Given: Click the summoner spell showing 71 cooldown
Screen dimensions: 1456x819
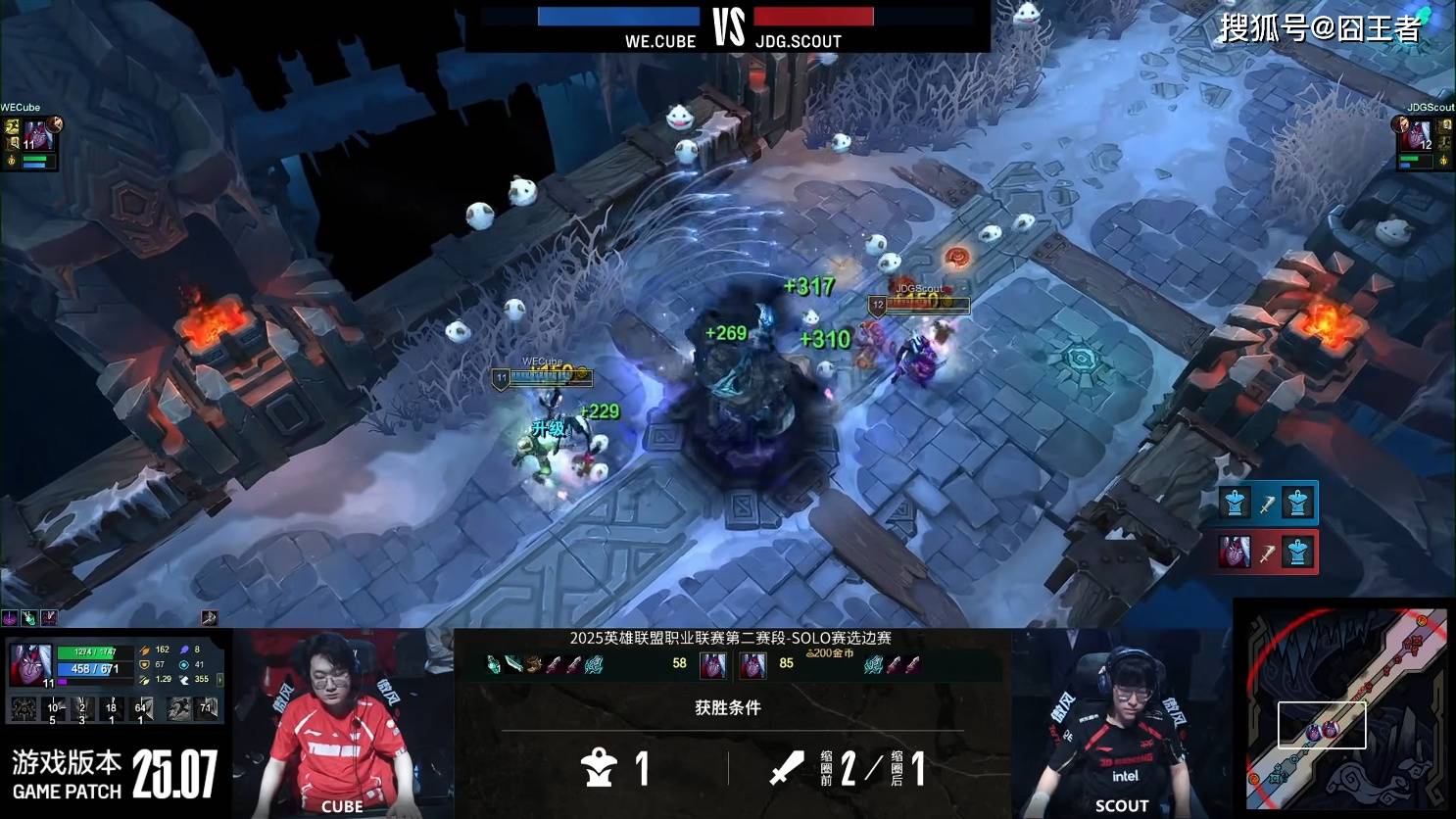Looking at the screenshot, I should [207, 707].
